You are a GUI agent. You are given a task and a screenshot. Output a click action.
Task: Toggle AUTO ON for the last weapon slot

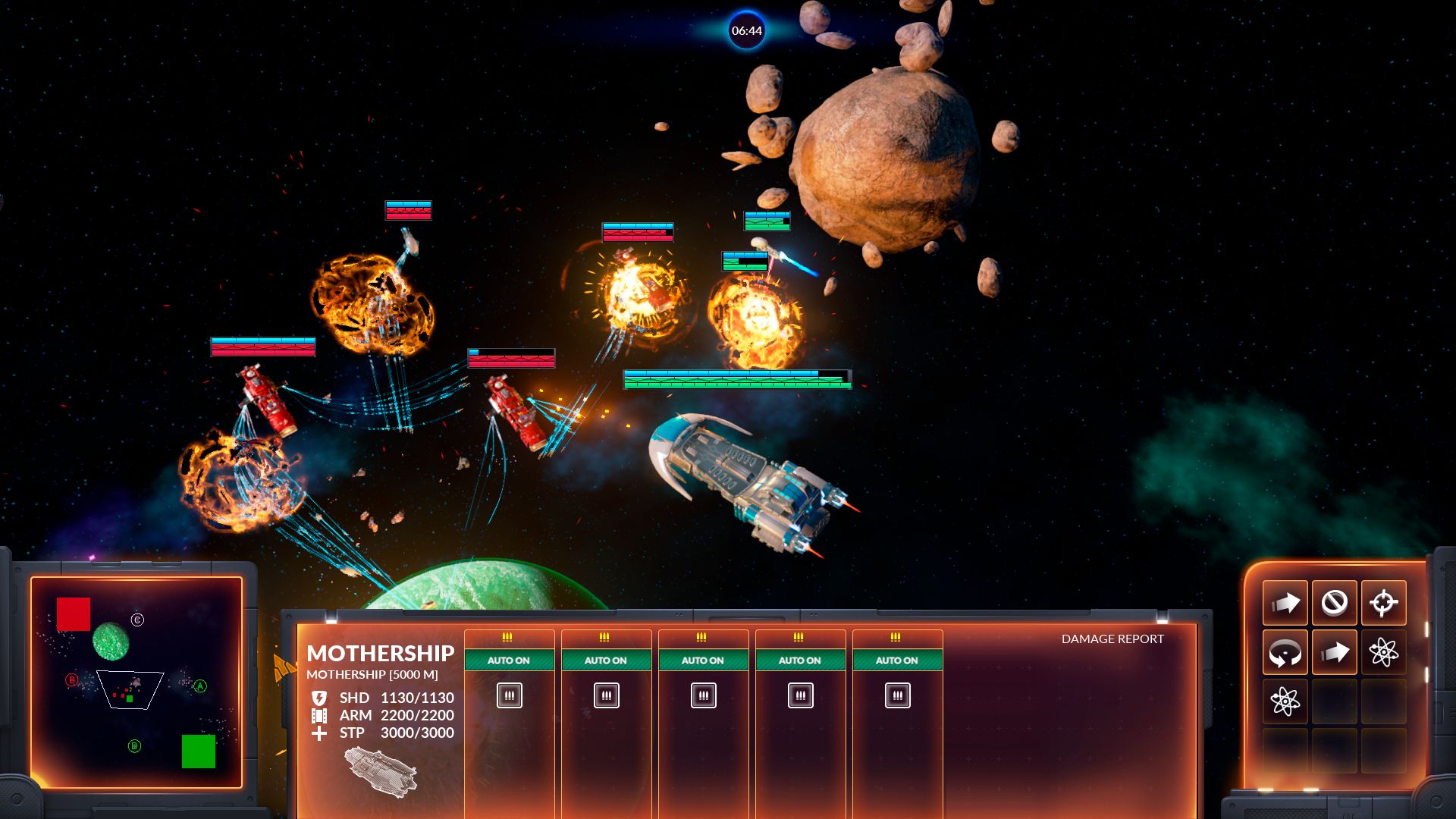tap(897, 661)
